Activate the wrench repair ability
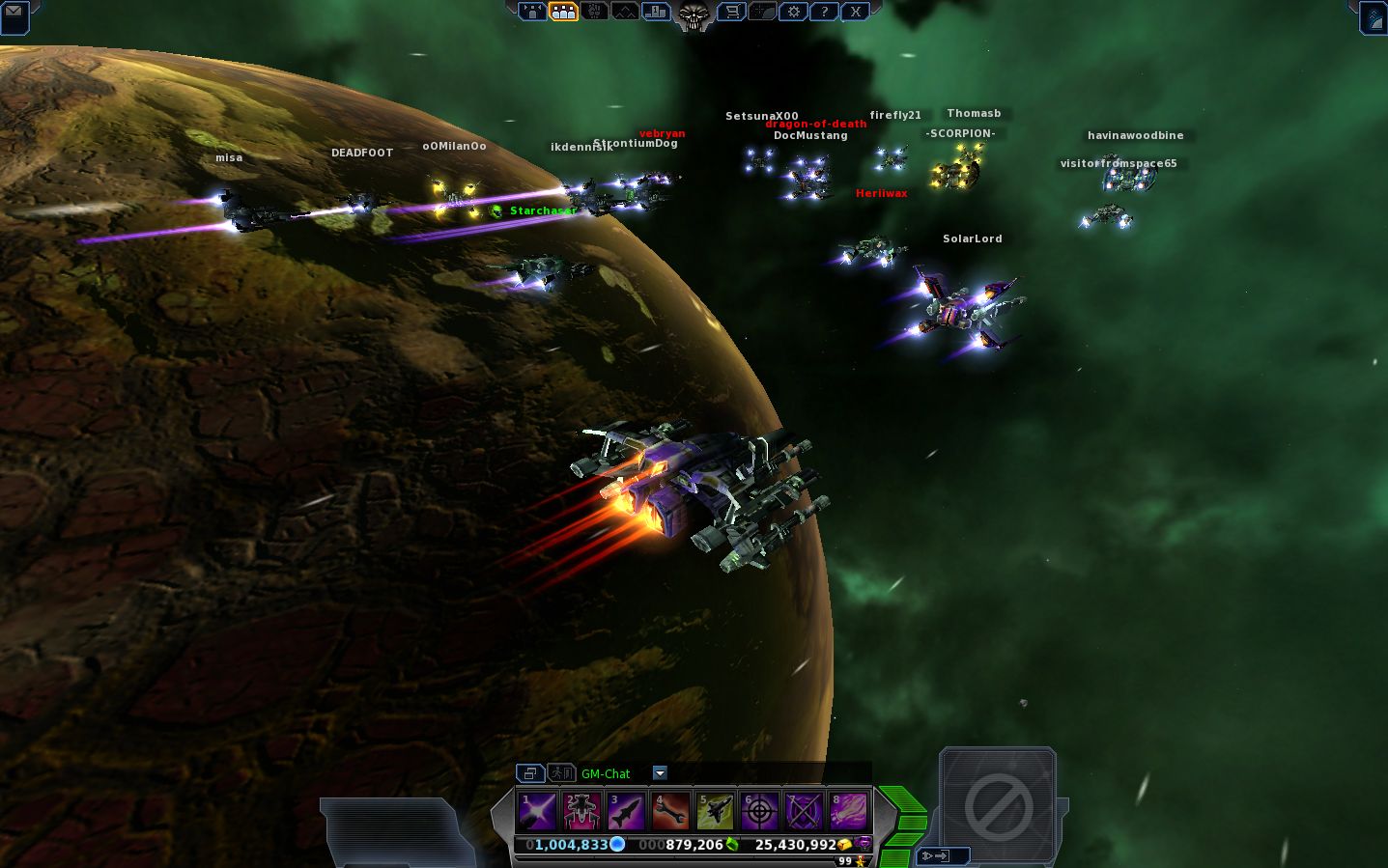This screenshot has height=868, width=1388. (670, 811)
